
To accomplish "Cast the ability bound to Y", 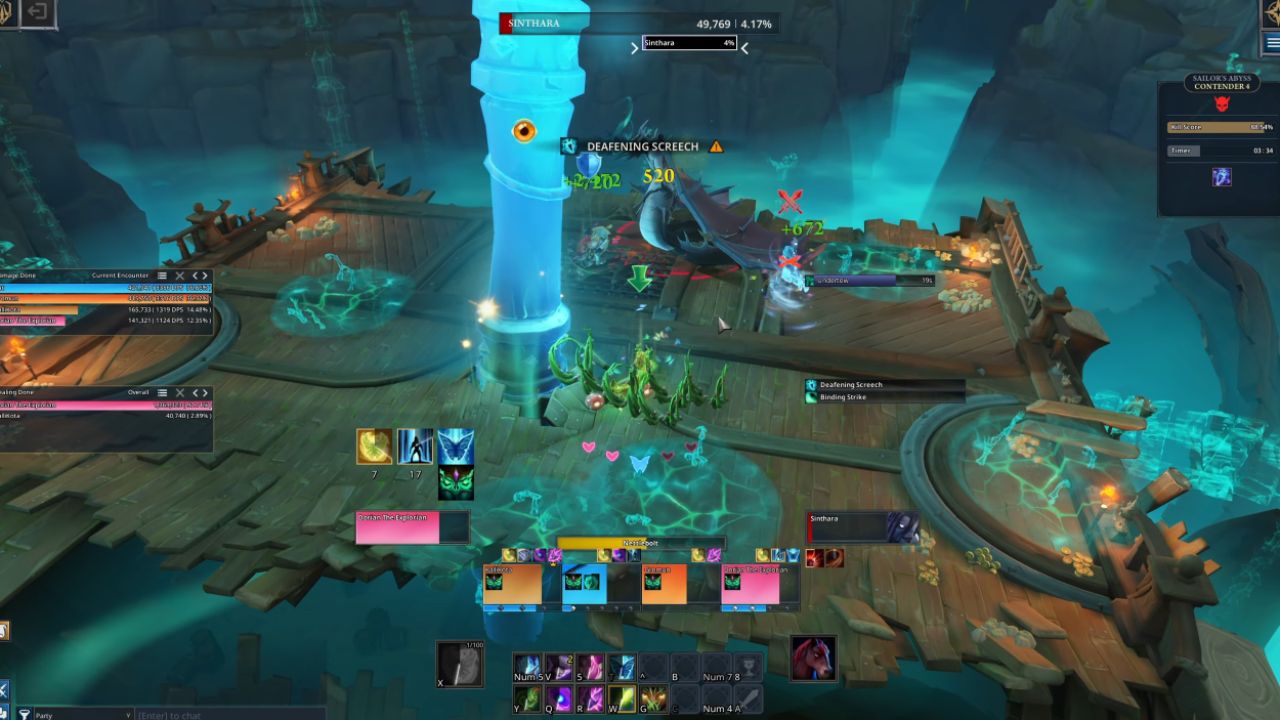I will click(527, 697).
